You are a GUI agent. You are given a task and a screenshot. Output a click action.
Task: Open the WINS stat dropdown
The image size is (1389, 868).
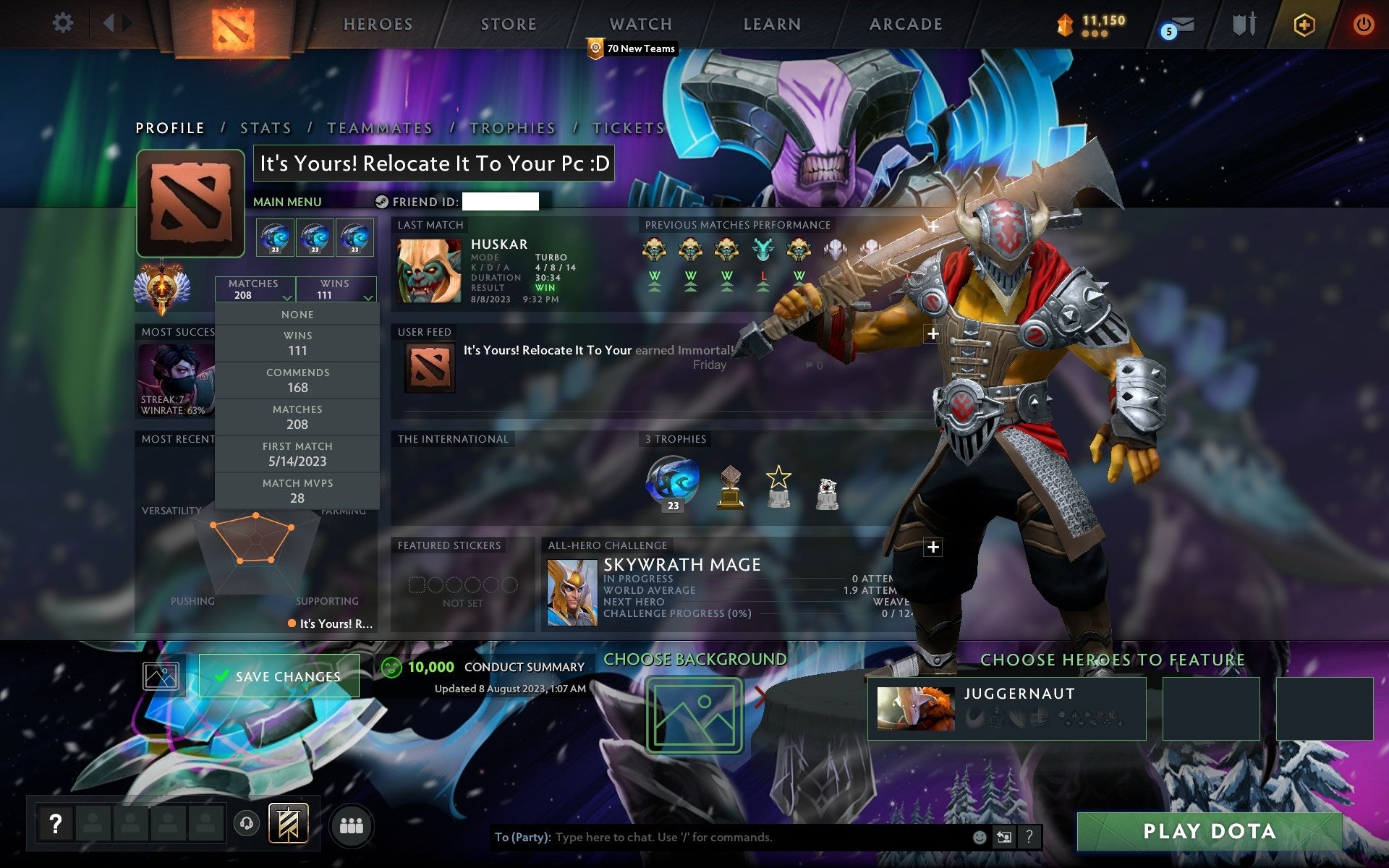pyautogui.click(x=335, y=289)
